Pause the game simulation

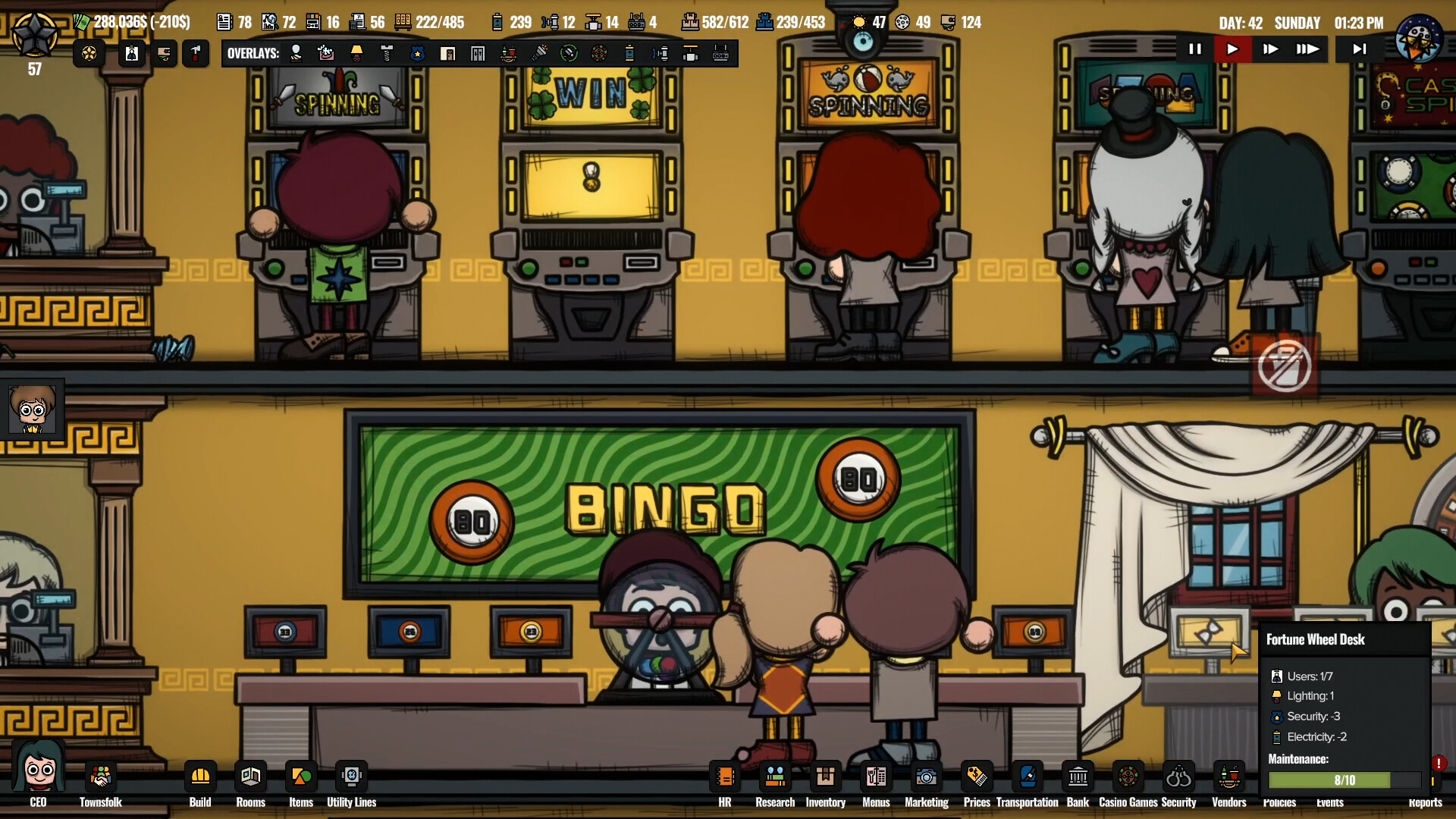1196,49
